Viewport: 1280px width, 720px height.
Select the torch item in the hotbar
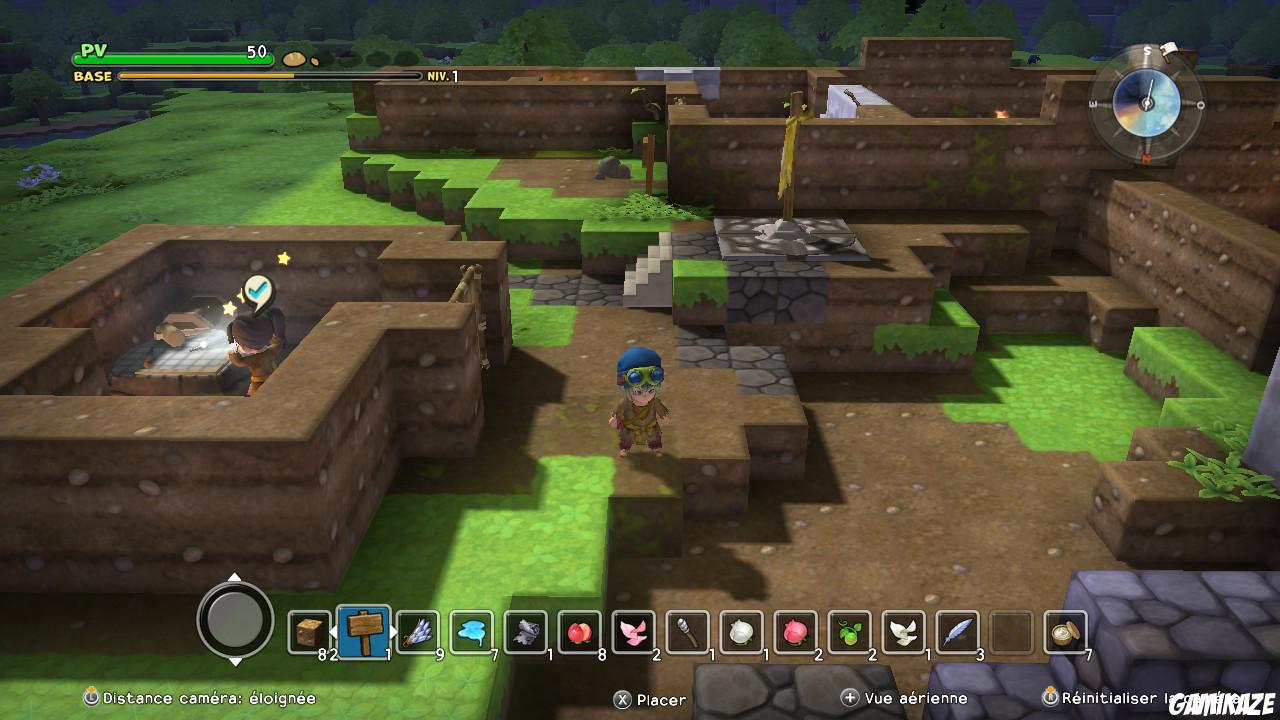[684, 632]
